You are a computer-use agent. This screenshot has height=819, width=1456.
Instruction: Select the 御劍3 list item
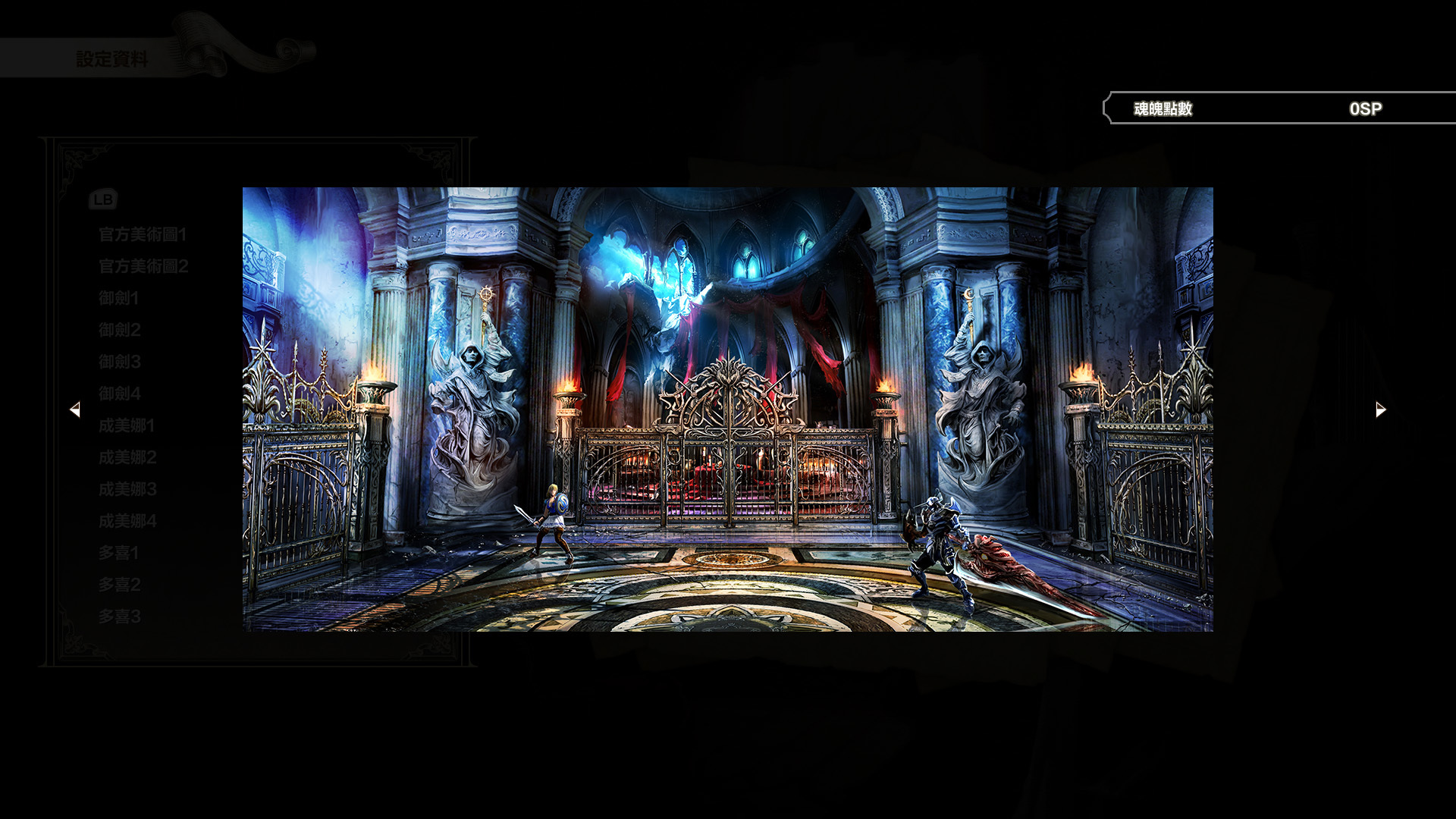point(118,362)
